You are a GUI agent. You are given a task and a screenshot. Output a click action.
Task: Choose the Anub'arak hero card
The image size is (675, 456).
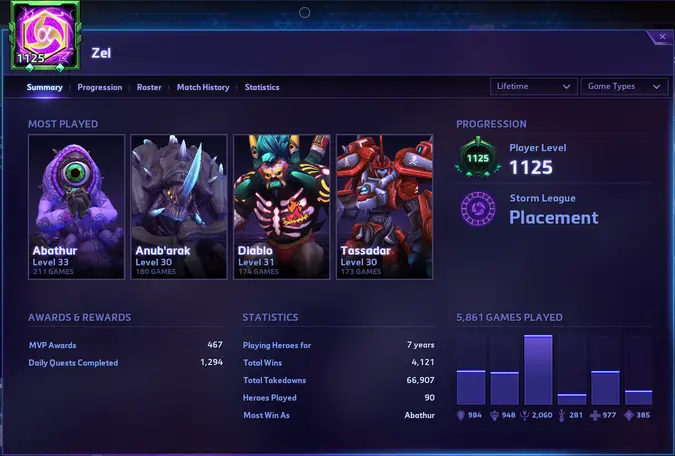180,207
